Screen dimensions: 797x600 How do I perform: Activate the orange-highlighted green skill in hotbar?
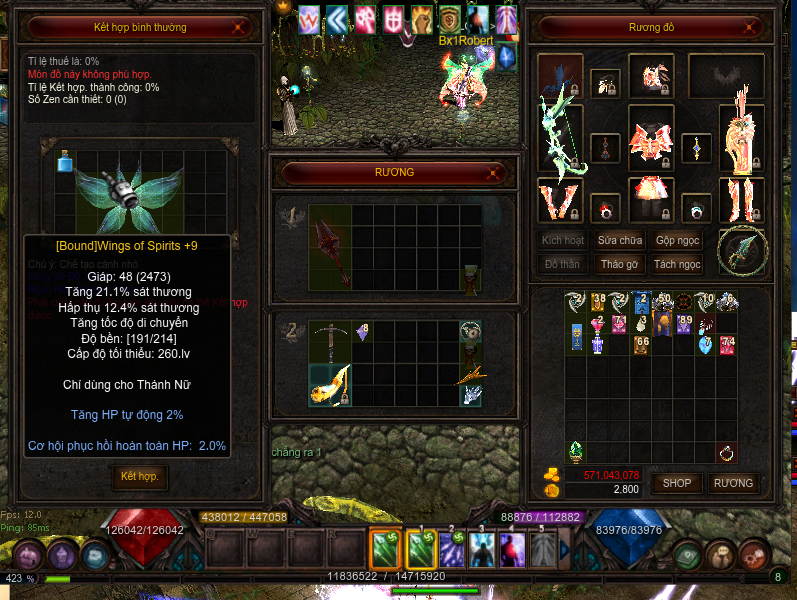pos(386,549)
